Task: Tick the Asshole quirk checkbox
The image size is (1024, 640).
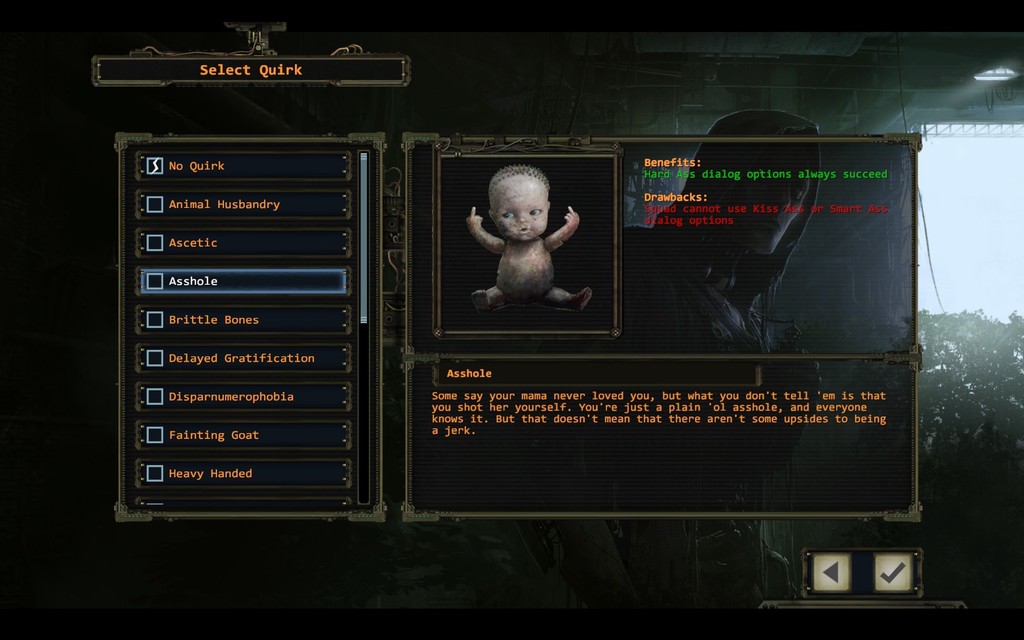Action: tap(155, 282)
